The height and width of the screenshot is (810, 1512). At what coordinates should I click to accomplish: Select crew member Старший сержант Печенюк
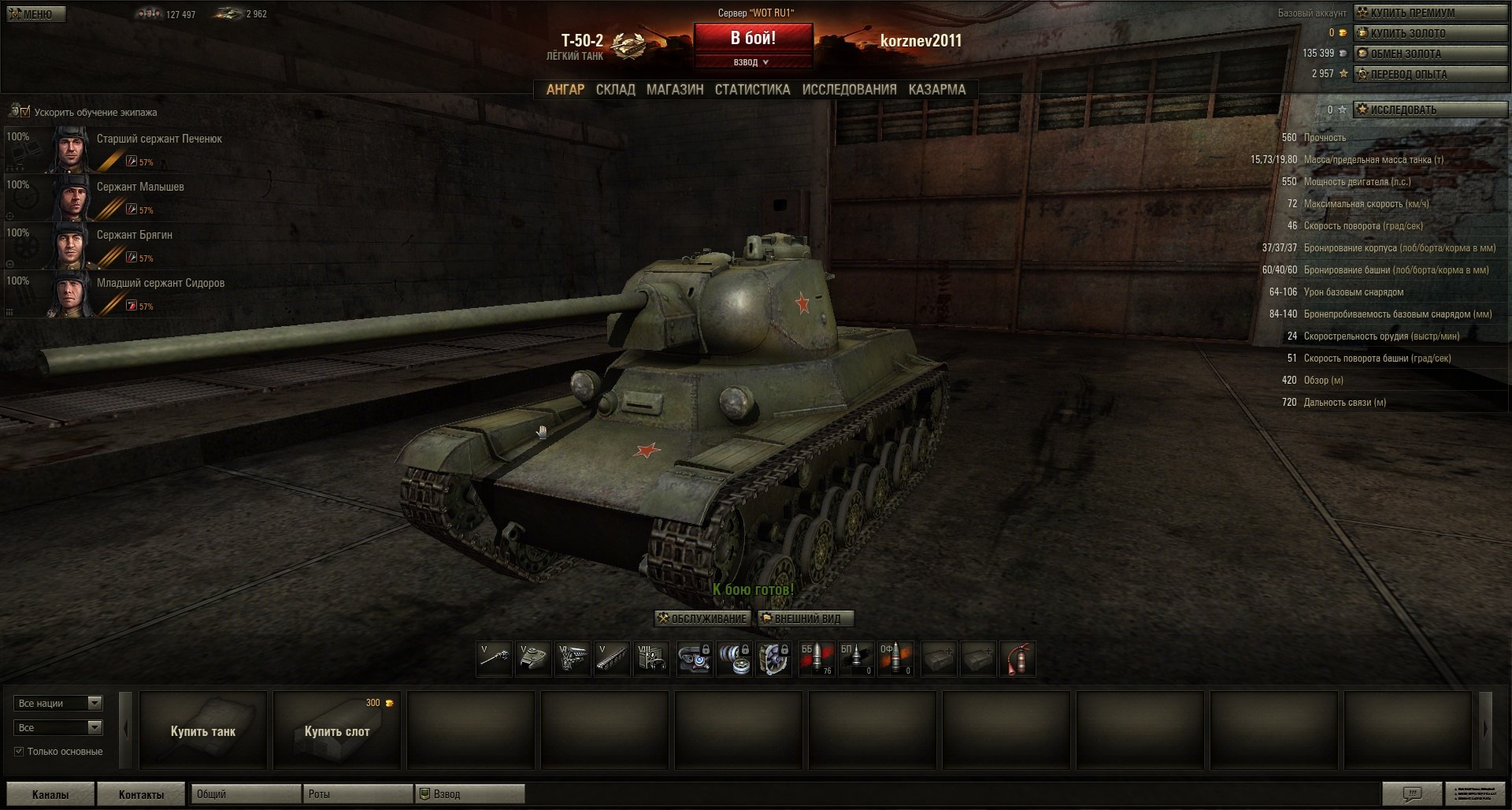(x=159, y=139)
